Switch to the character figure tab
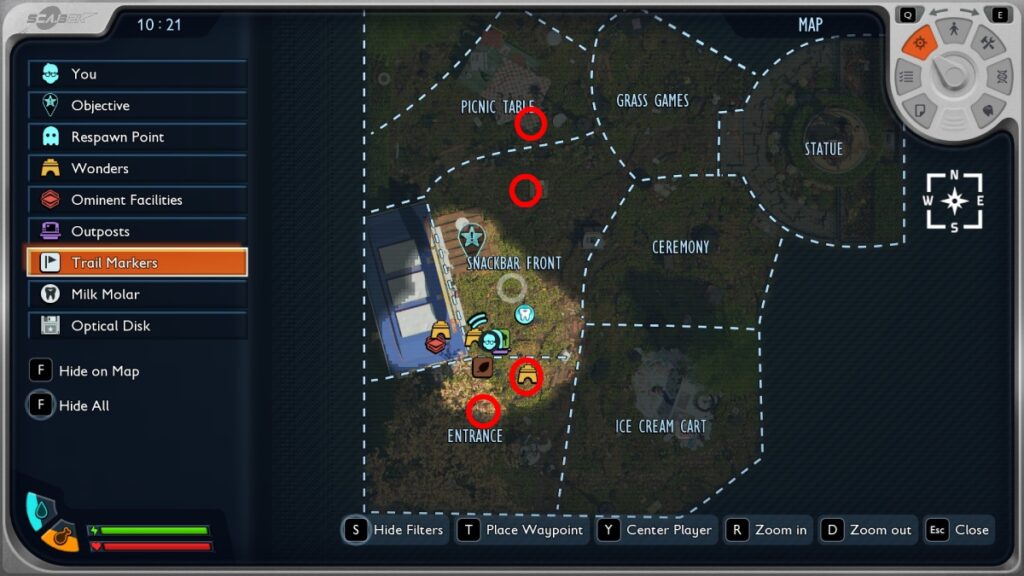The height and width of the screenshot is (576, 1024). tap(955, 30)
